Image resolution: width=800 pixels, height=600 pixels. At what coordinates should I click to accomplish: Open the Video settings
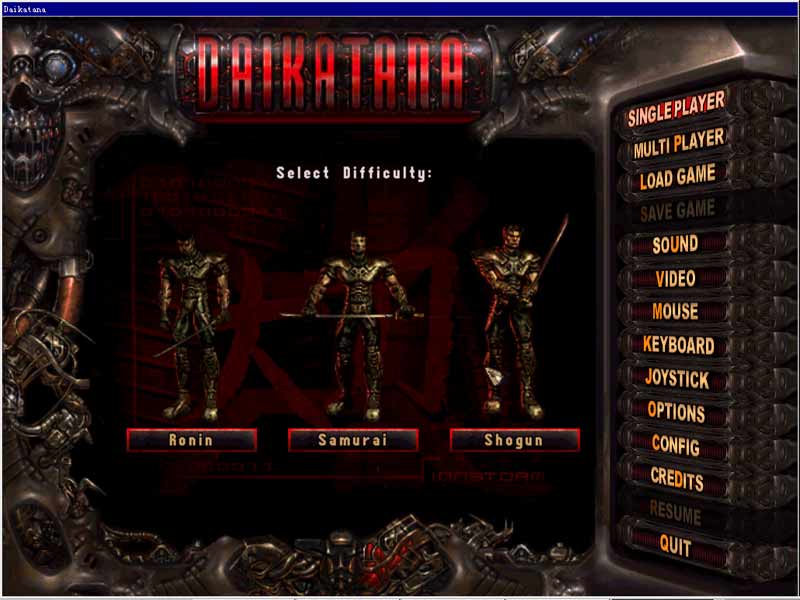675,278
